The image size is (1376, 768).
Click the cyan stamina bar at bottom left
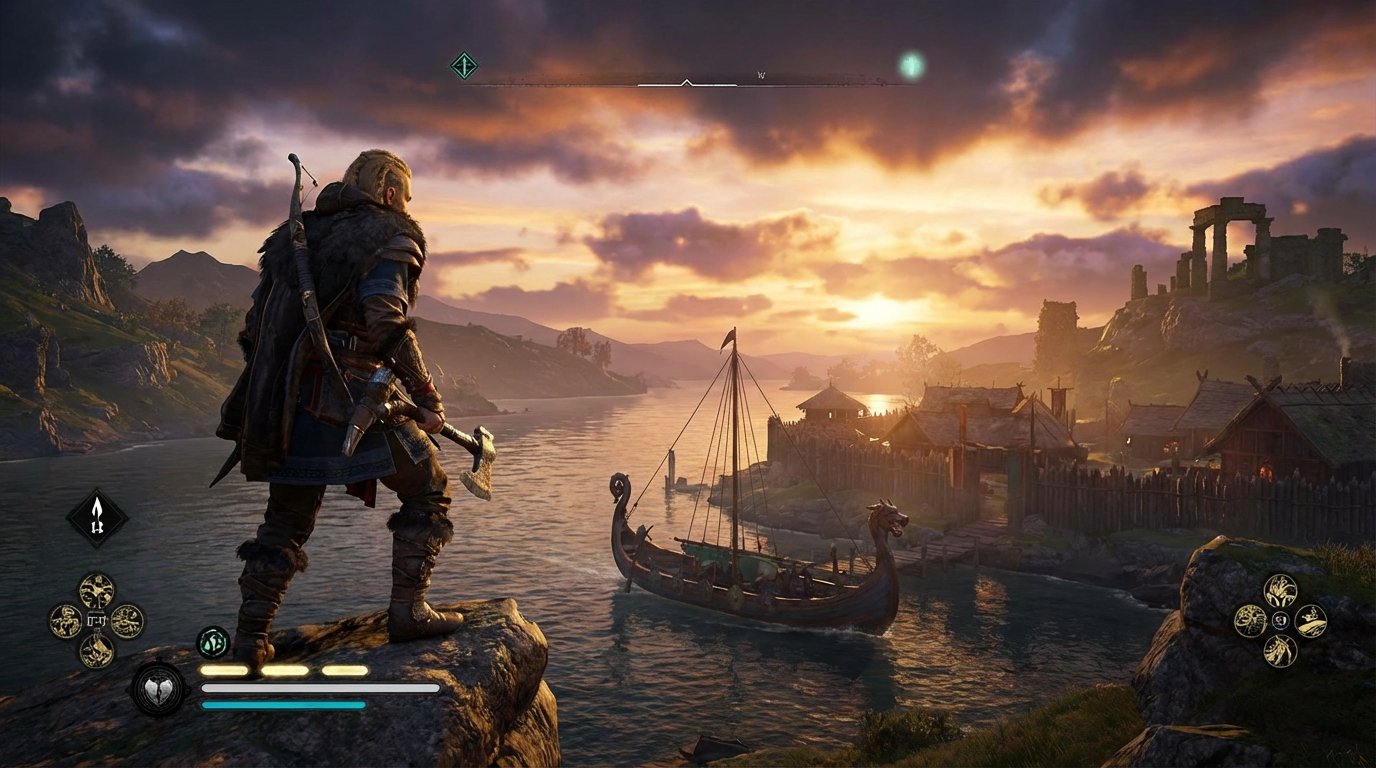pyautogui.click(x=280, y=704)
